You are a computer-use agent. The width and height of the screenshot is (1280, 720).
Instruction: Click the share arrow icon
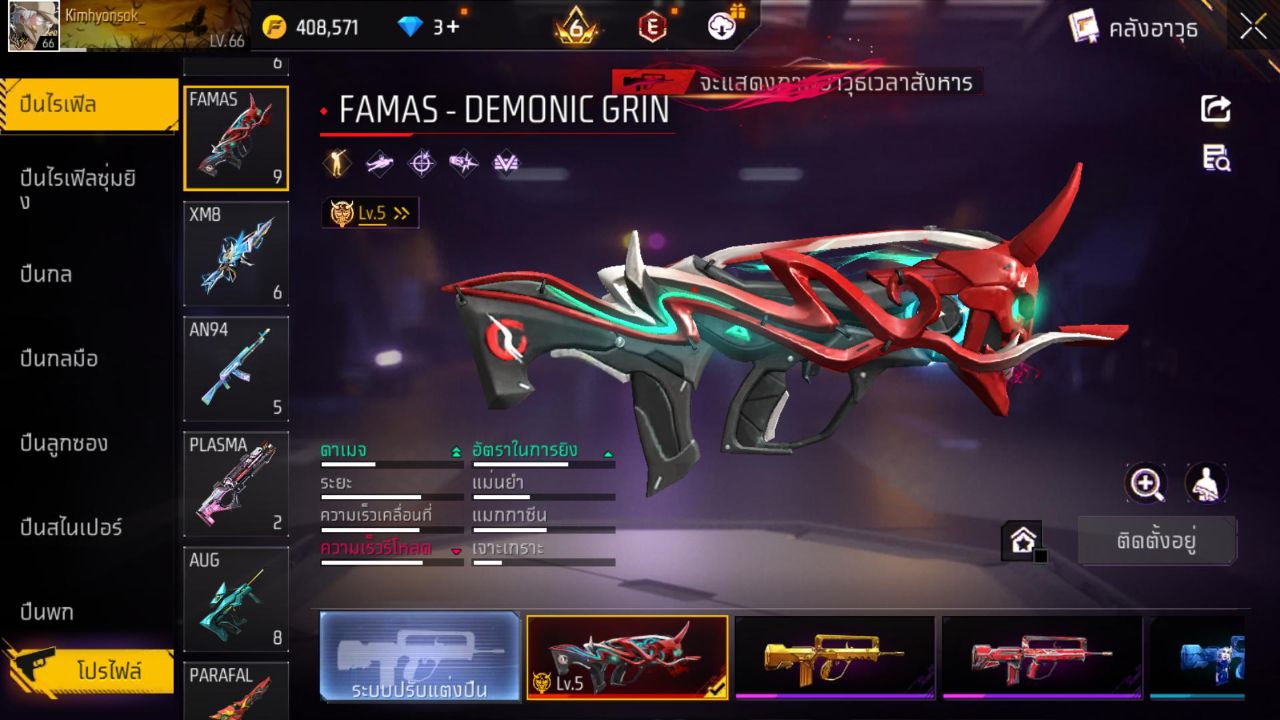1216,108
